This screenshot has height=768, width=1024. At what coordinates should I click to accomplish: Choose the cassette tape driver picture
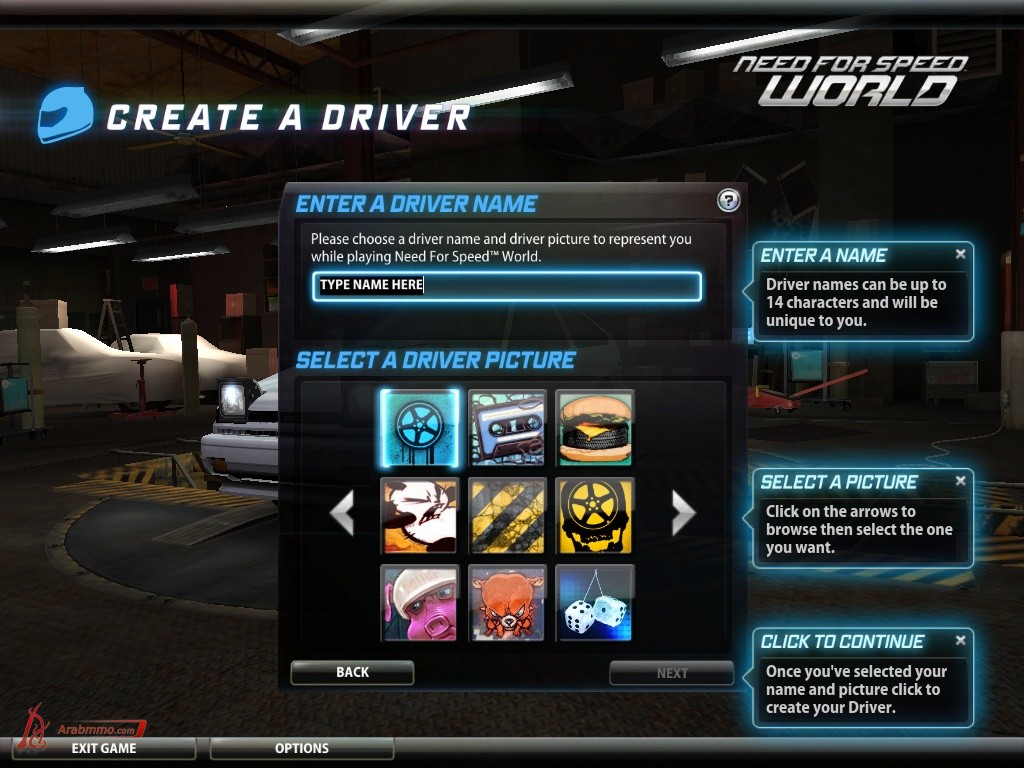pos(507,428)
